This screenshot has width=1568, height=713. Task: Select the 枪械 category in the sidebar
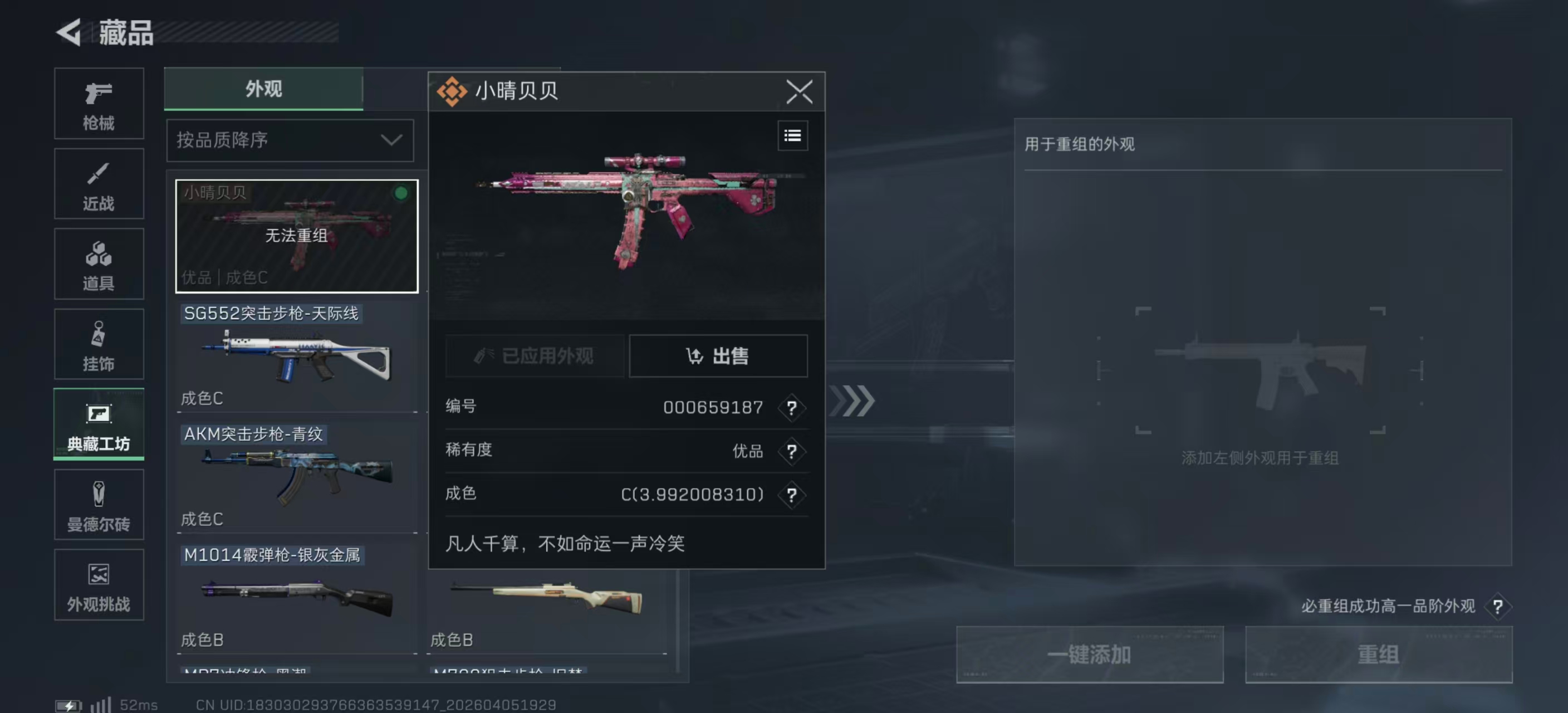98,104
